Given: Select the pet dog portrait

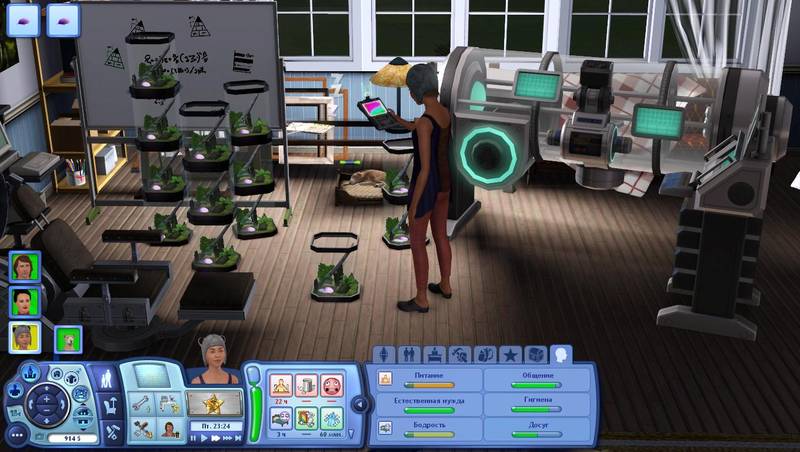Looking at the screenshot, I should pyautogui.click(x=68, y=340).
